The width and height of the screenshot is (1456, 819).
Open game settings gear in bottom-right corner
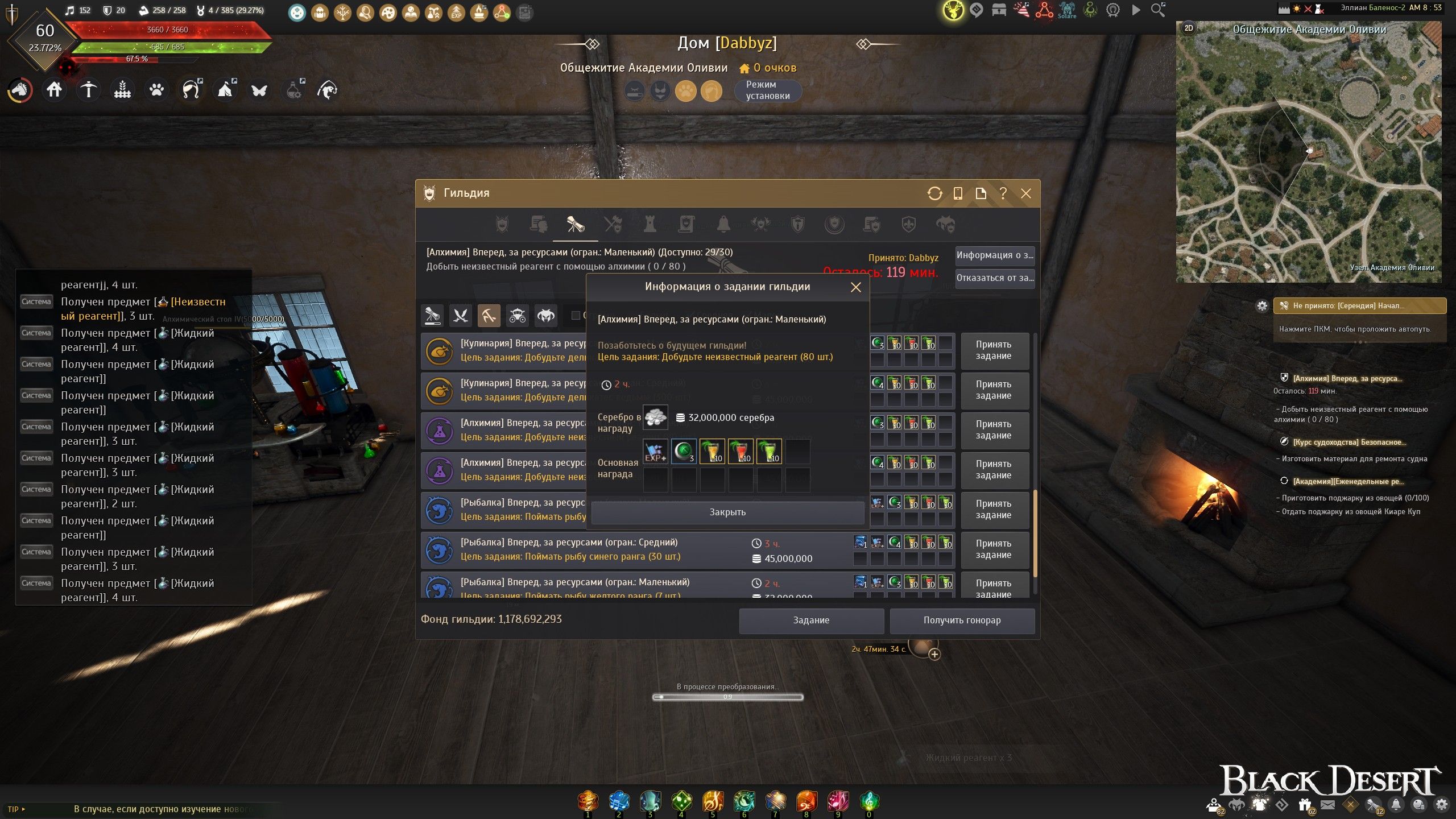pyautogui.click(x=1441, y=805)
